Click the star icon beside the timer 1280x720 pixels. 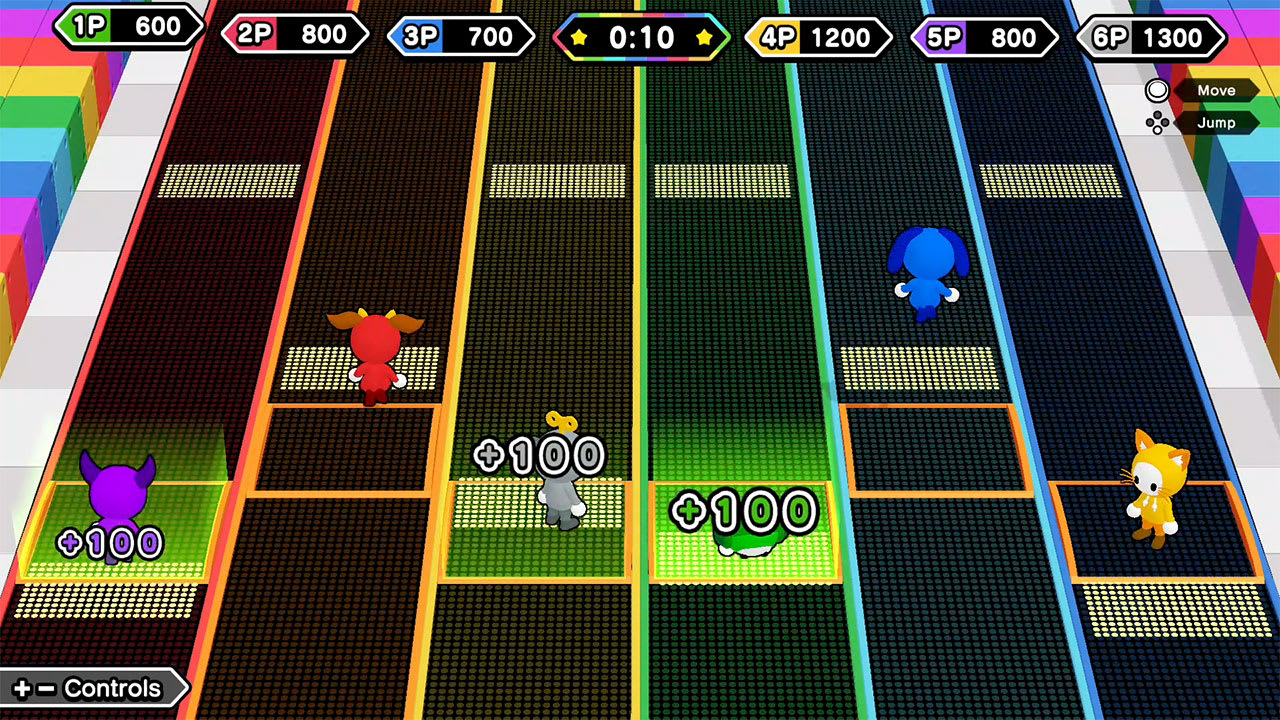[578, 37]
